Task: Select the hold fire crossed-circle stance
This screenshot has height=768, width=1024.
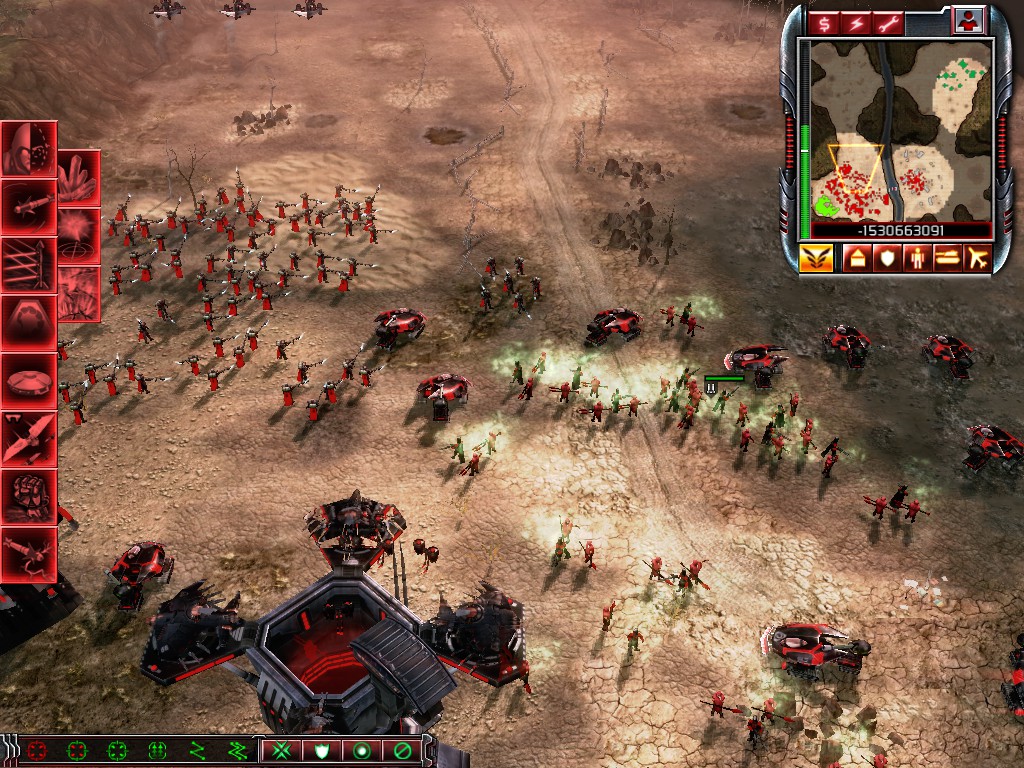Action: [402, 749]
